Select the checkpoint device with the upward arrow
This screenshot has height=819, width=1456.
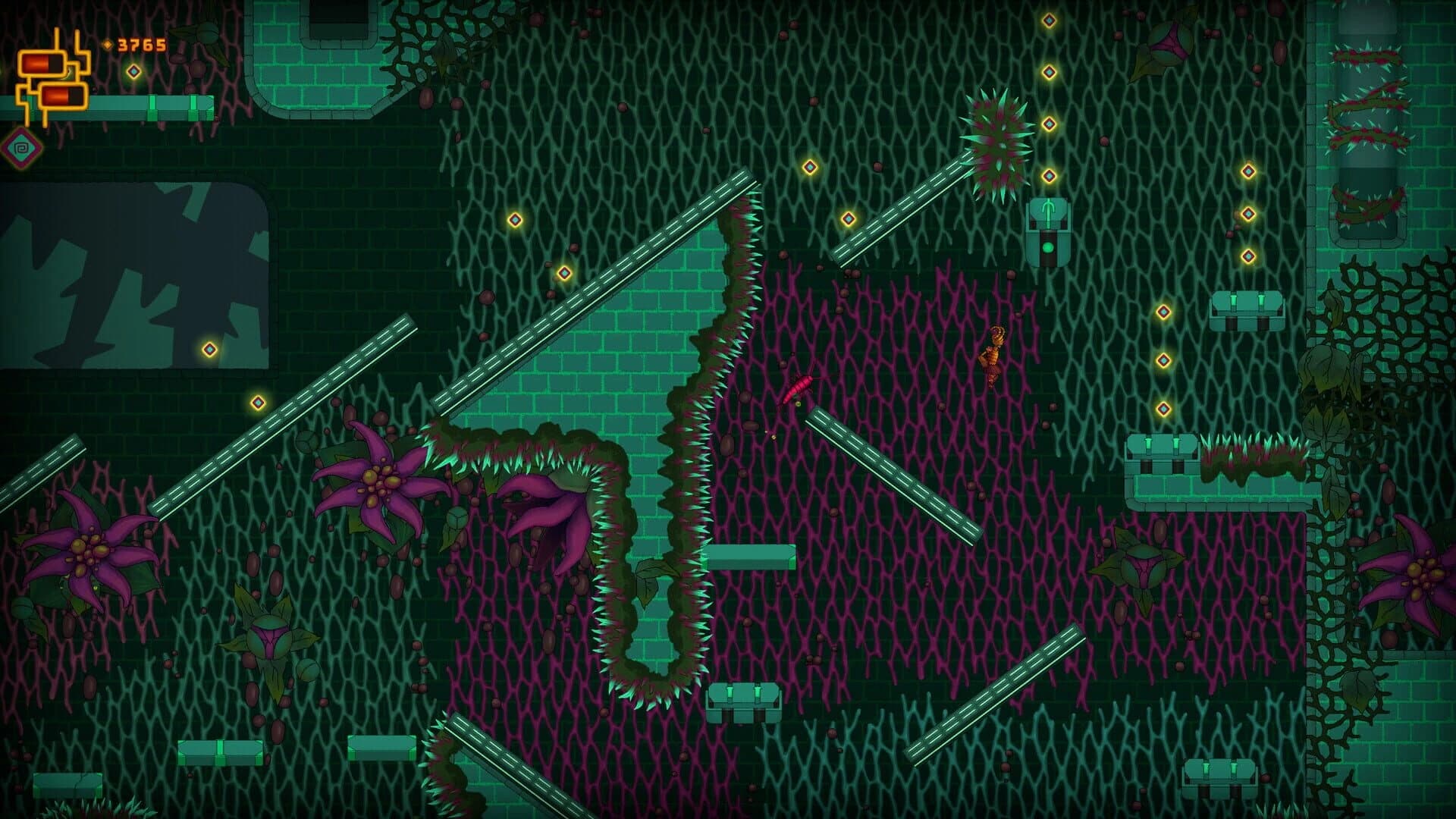1048,226
